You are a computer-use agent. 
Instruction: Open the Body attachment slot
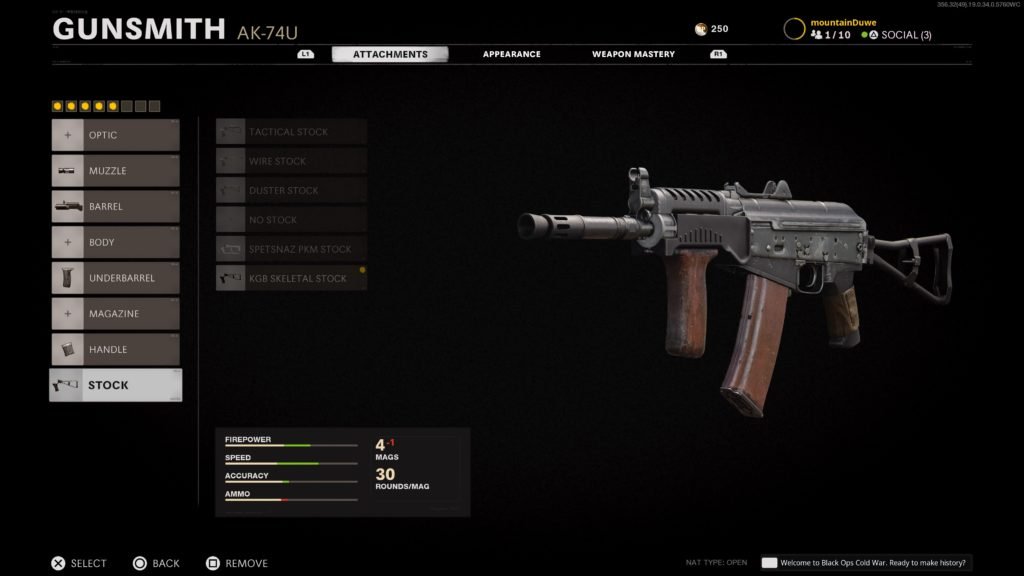[x=115, y=242]
